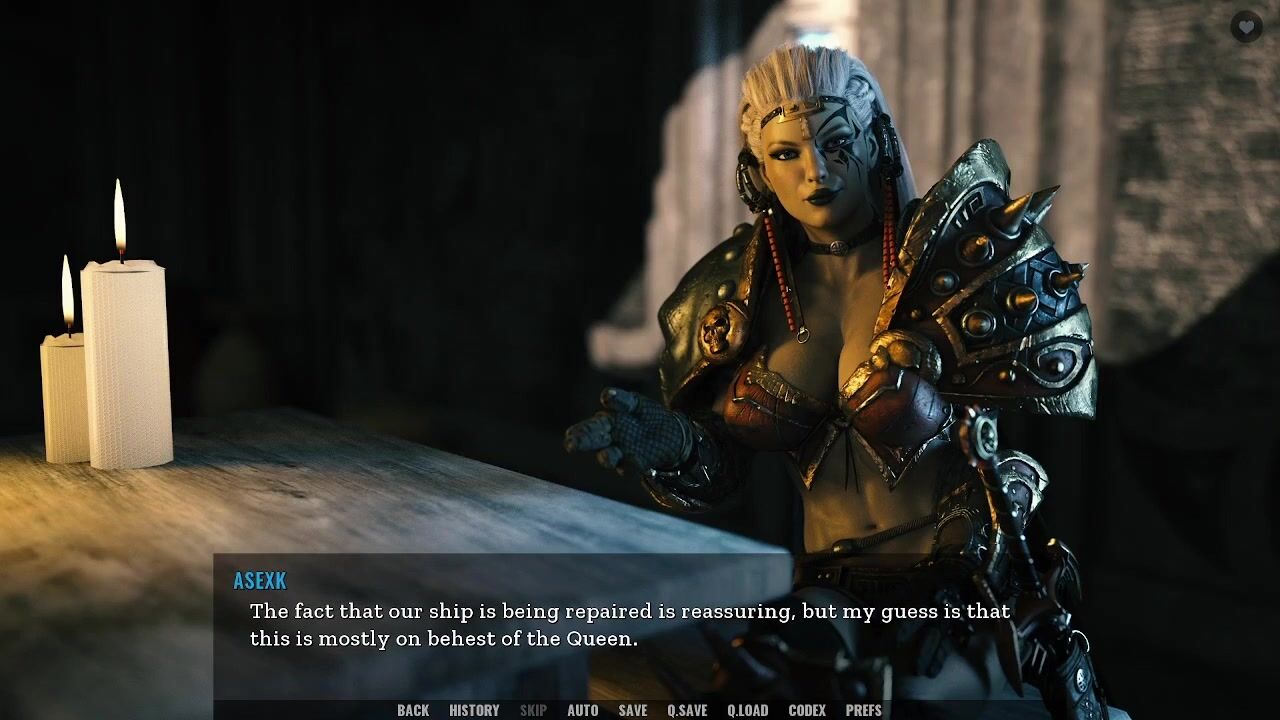Advance Asexk's dialogue text box

[630, 625]
